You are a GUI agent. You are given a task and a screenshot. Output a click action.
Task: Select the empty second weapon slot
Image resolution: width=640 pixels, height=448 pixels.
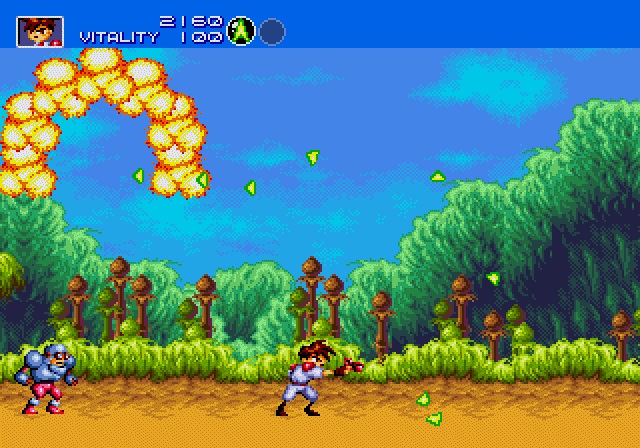(x=272, y=31)
